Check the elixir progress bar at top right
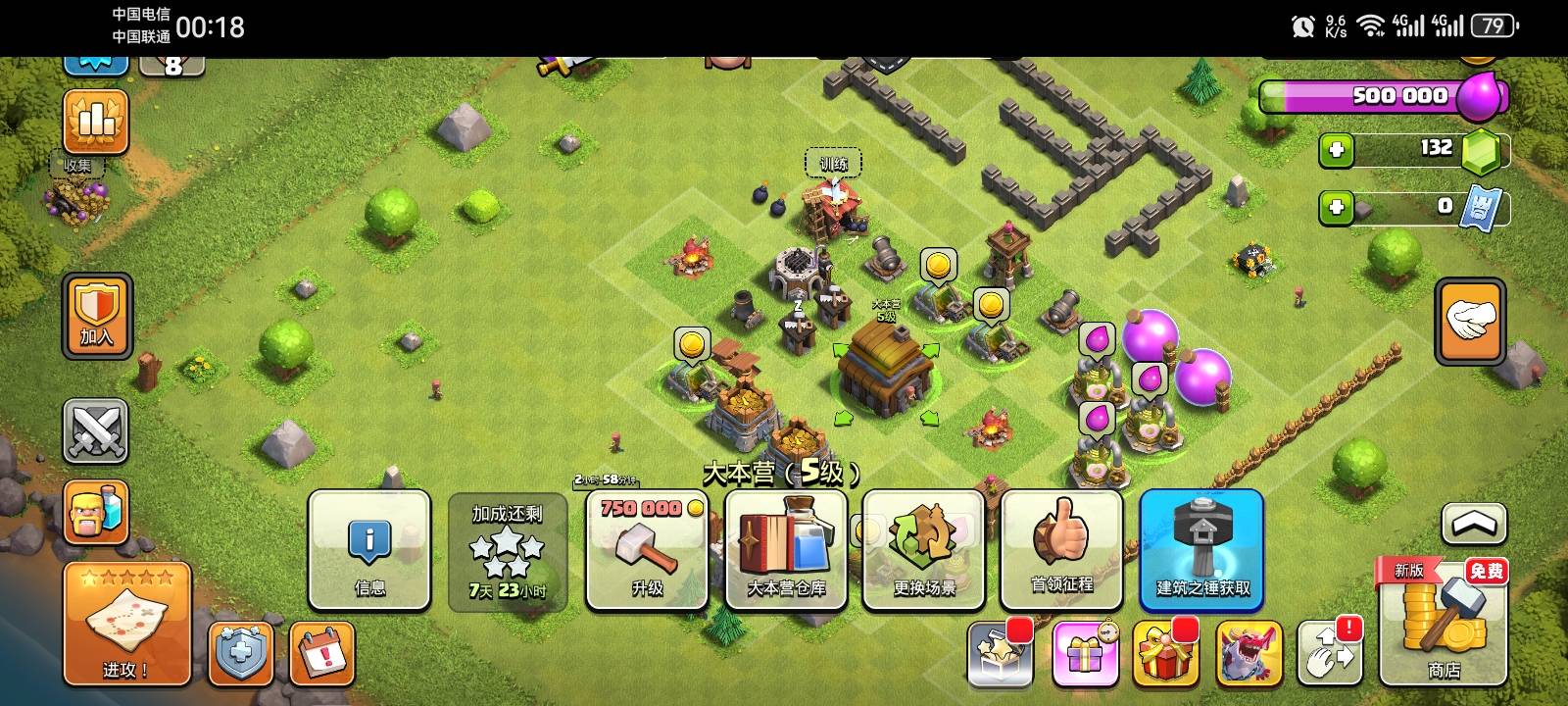This screenshot has width=1568, height=706. coord(1372,95)
